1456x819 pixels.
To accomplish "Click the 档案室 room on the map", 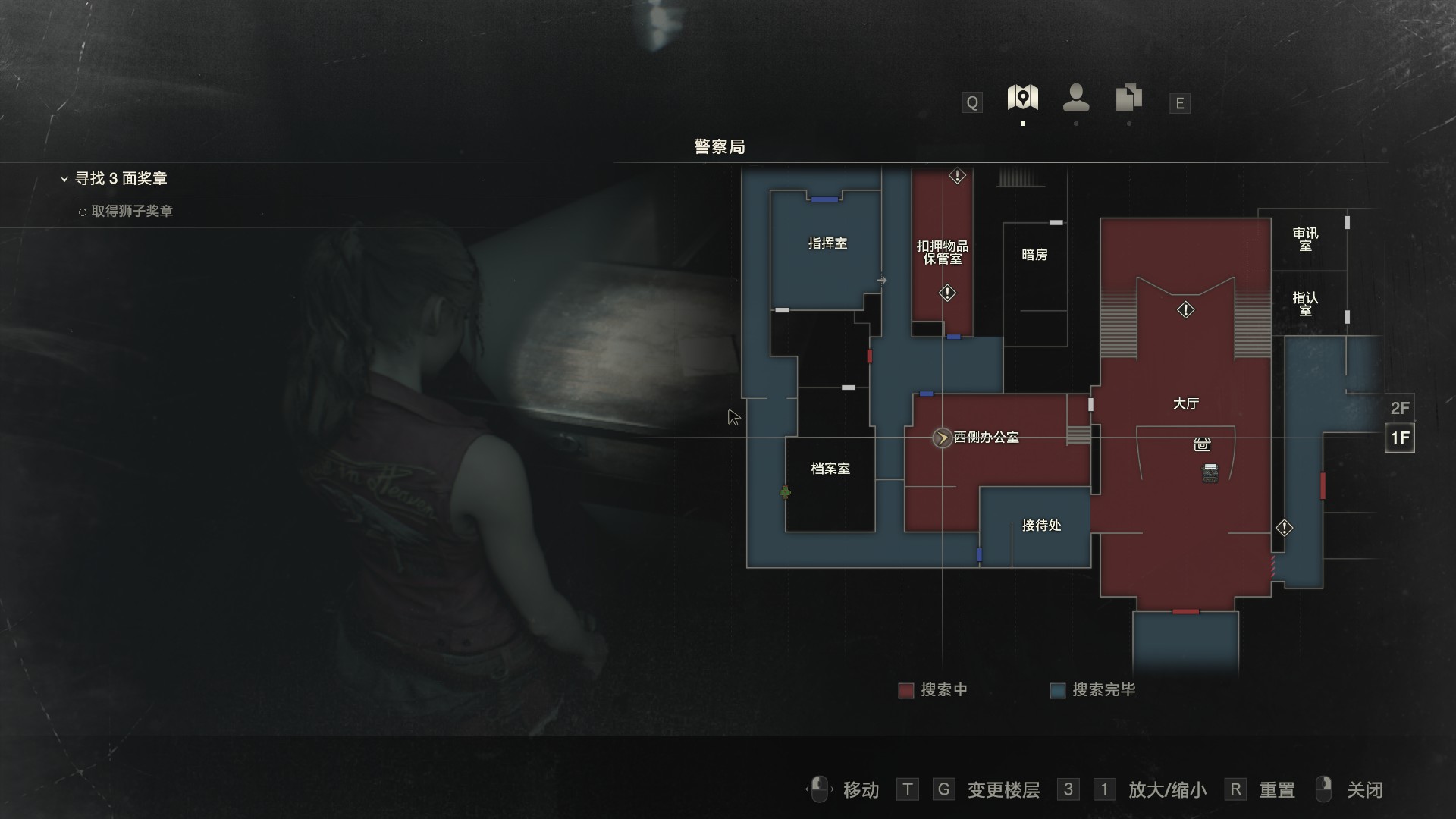I will (x=830, y=469).
